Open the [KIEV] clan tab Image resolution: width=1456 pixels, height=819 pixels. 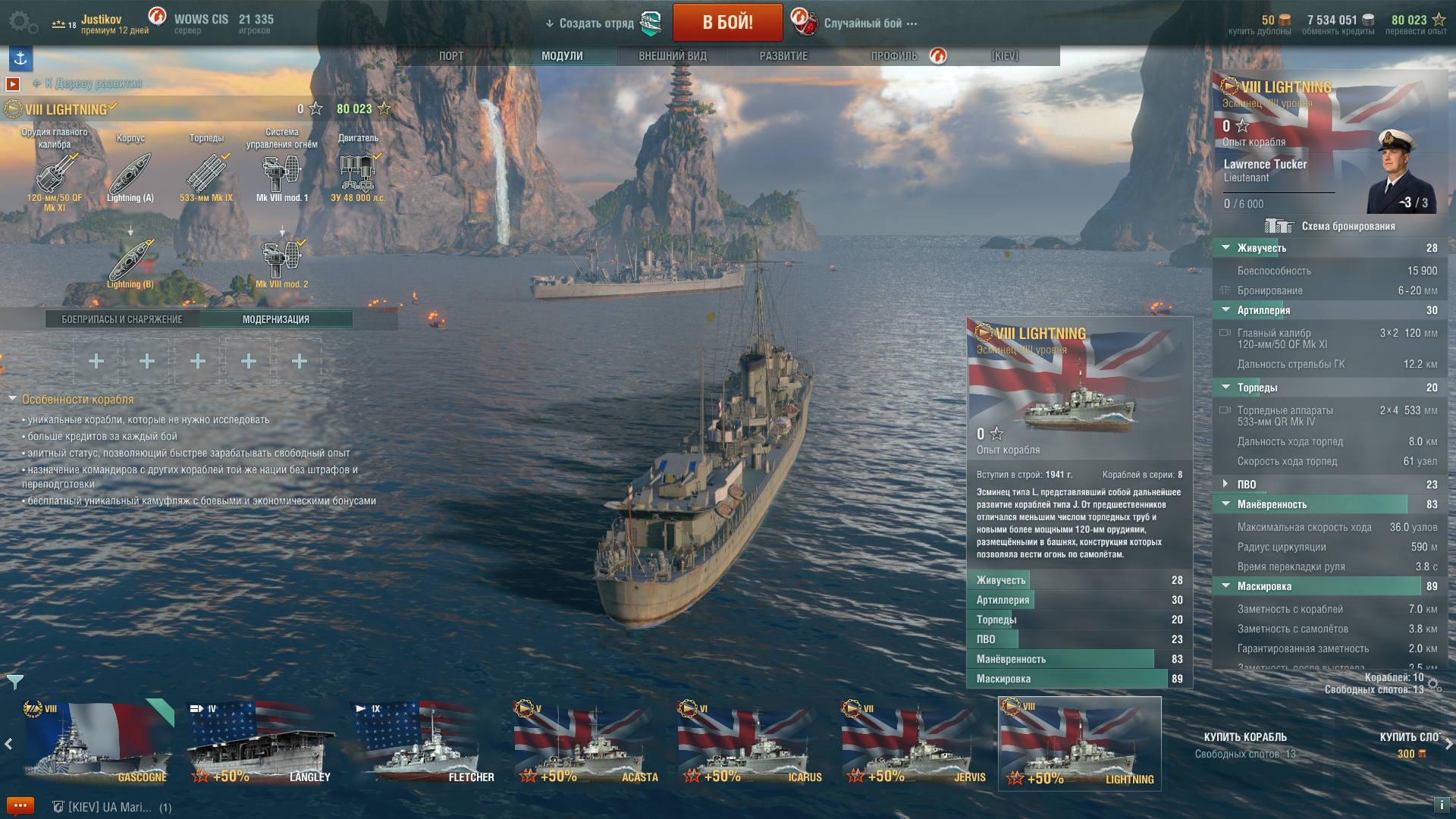tap(1005, 56)
